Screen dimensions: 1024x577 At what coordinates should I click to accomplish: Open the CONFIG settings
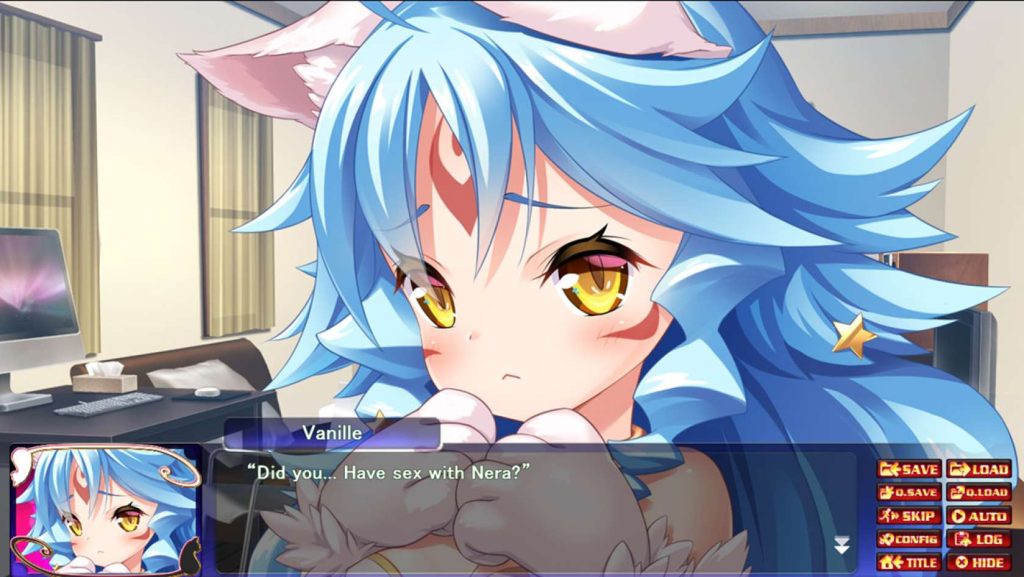click(908, 539)
